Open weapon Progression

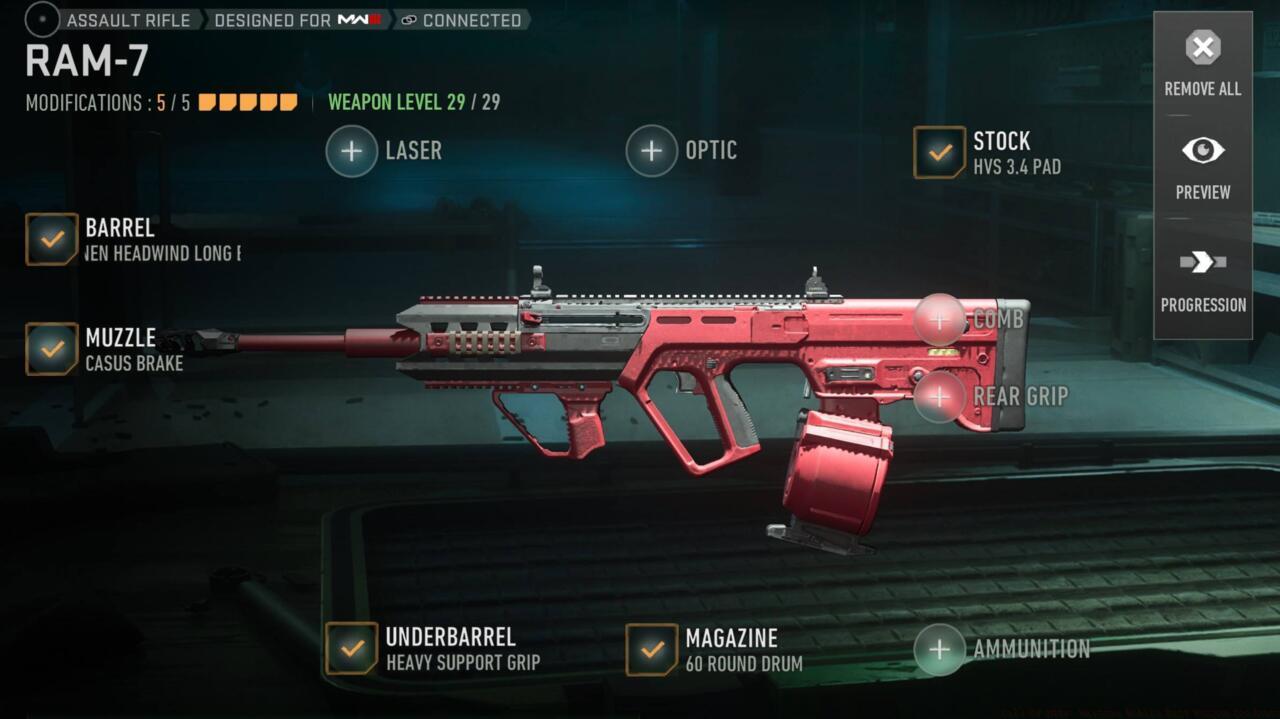[x=1202, y=279]
